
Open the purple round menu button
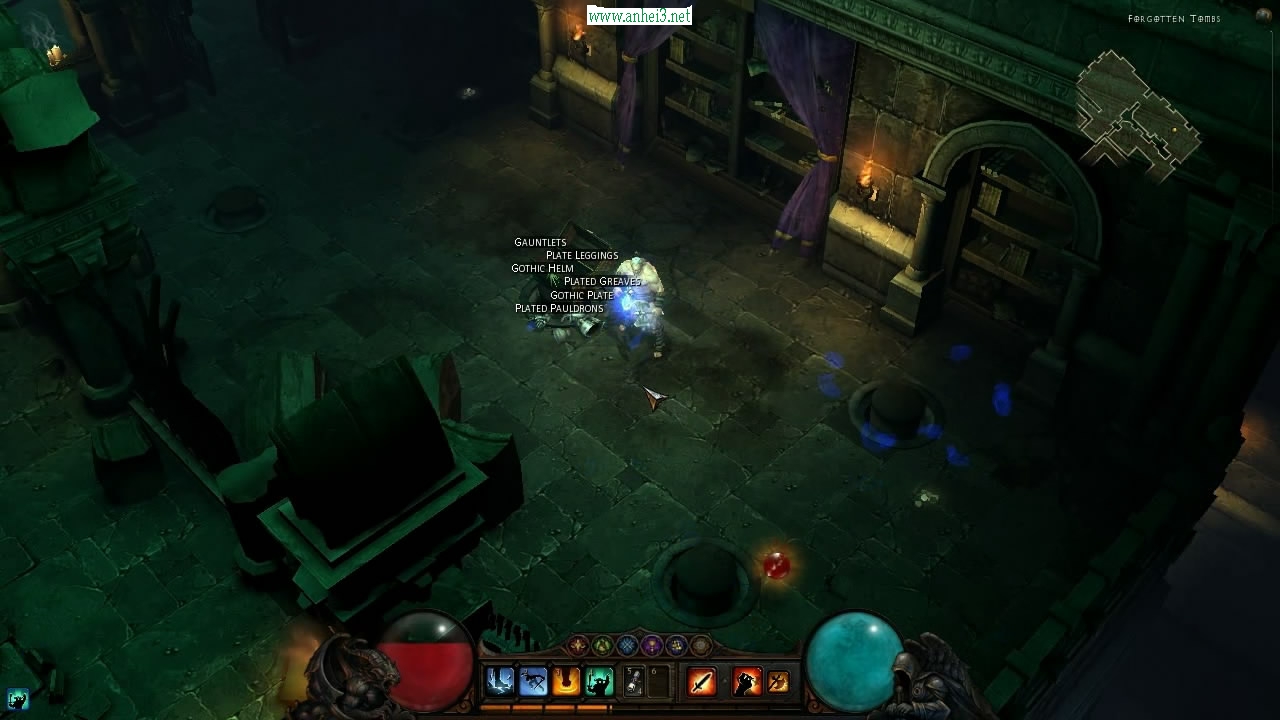[x=652, y=646]
